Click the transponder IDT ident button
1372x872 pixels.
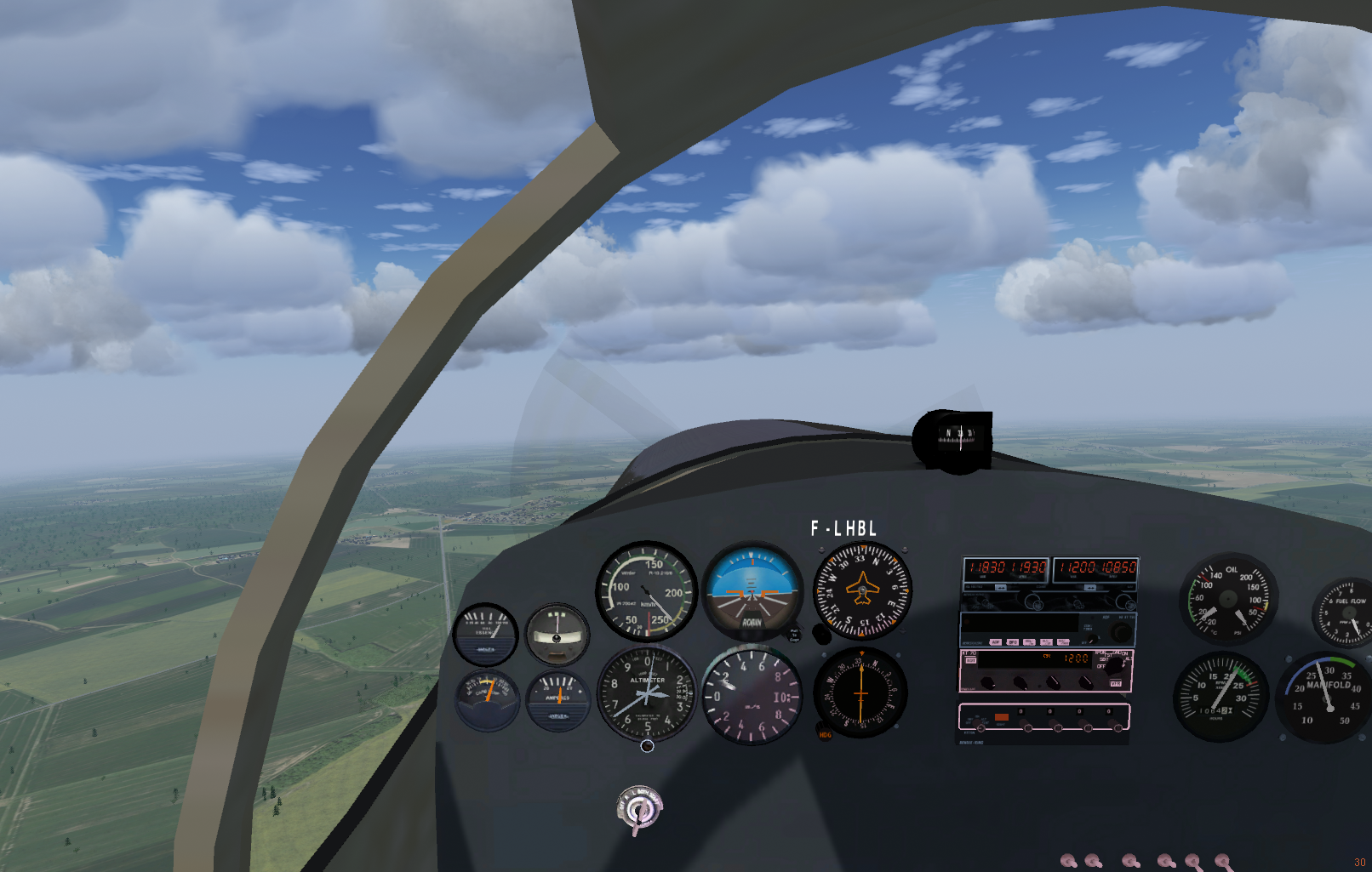pos(971,660)
